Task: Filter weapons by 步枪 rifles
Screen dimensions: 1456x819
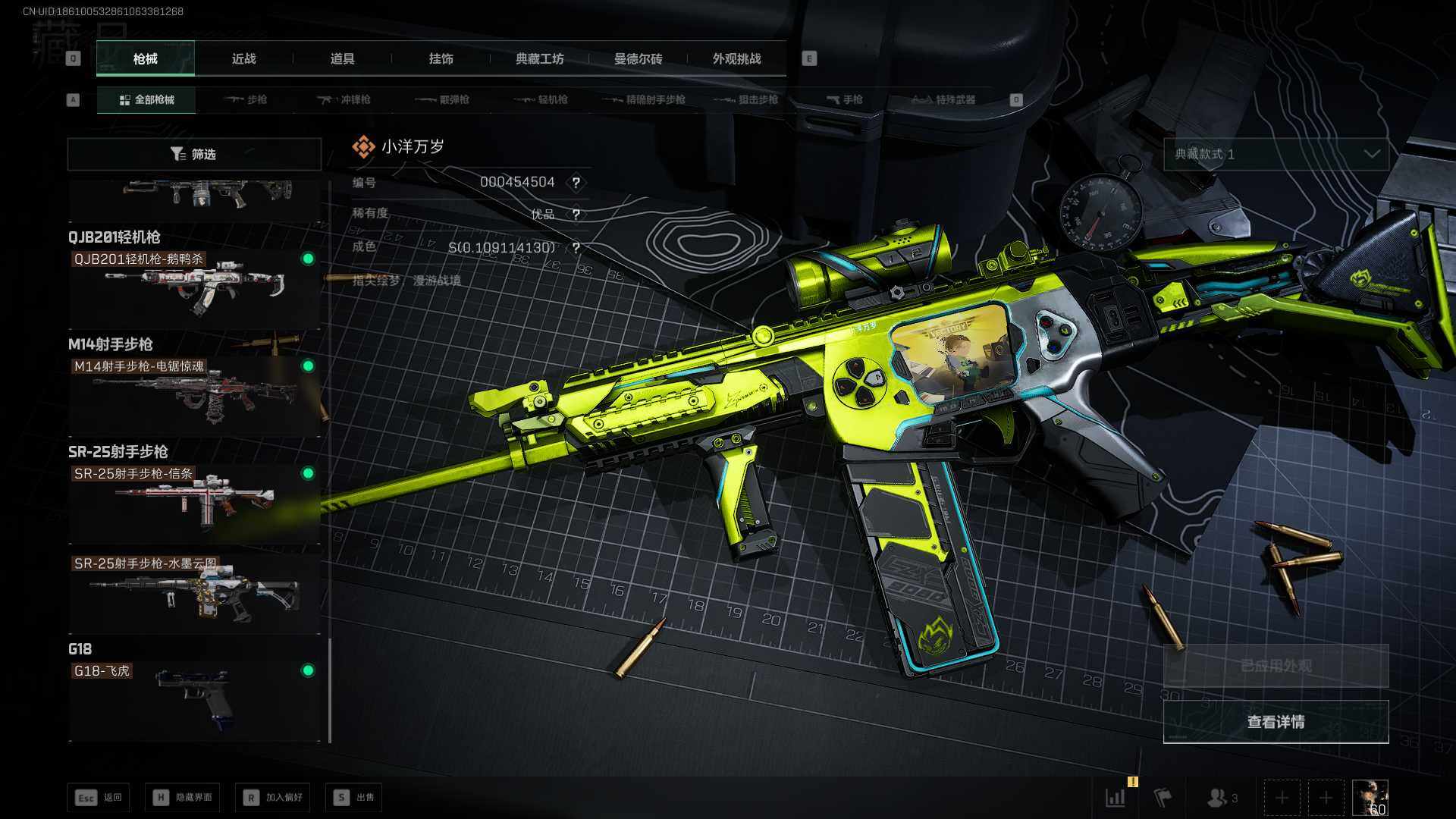Action: click(246, 100)
